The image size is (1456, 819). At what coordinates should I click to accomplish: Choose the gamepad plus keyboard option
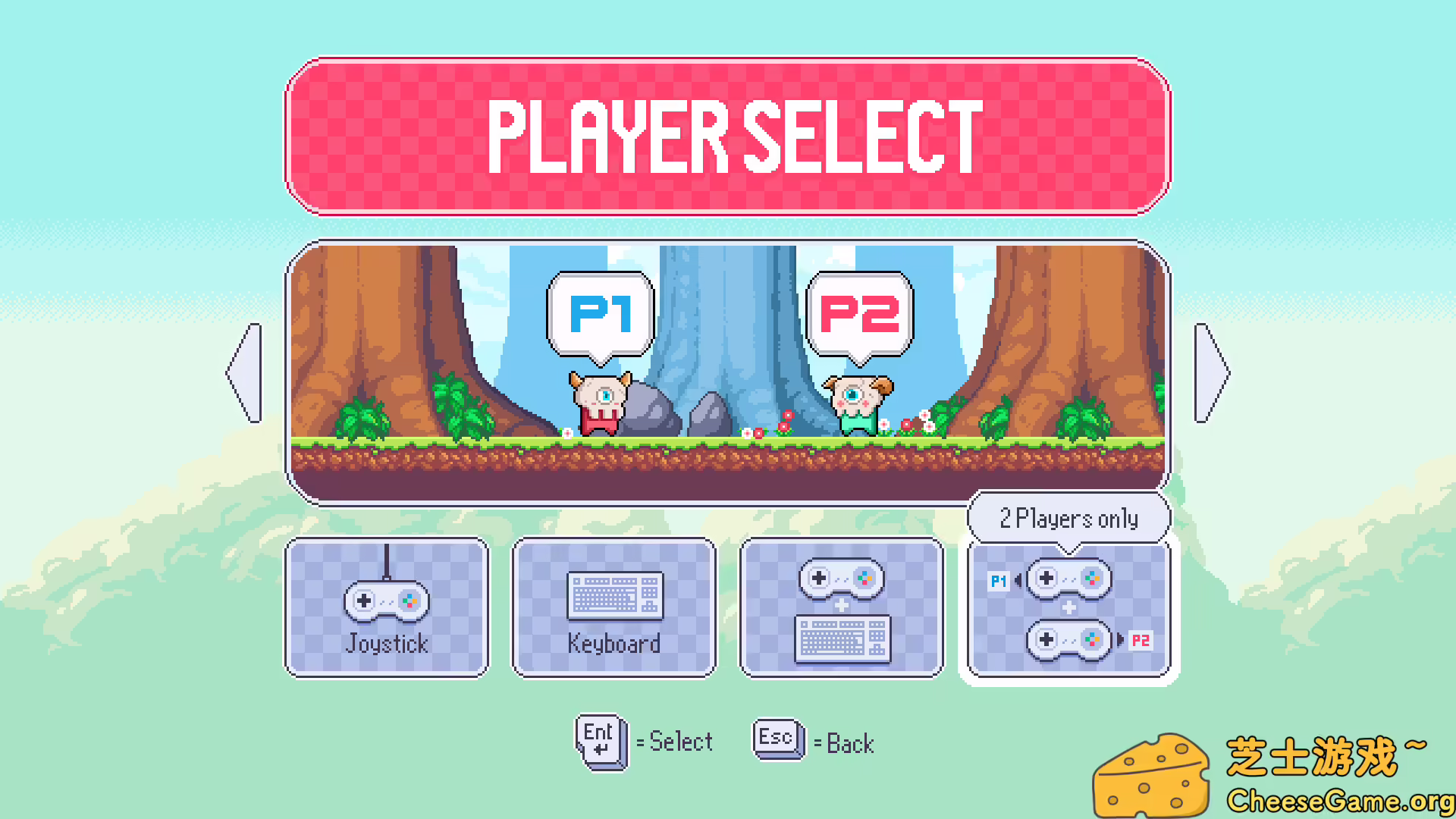[x=842, y=607]
